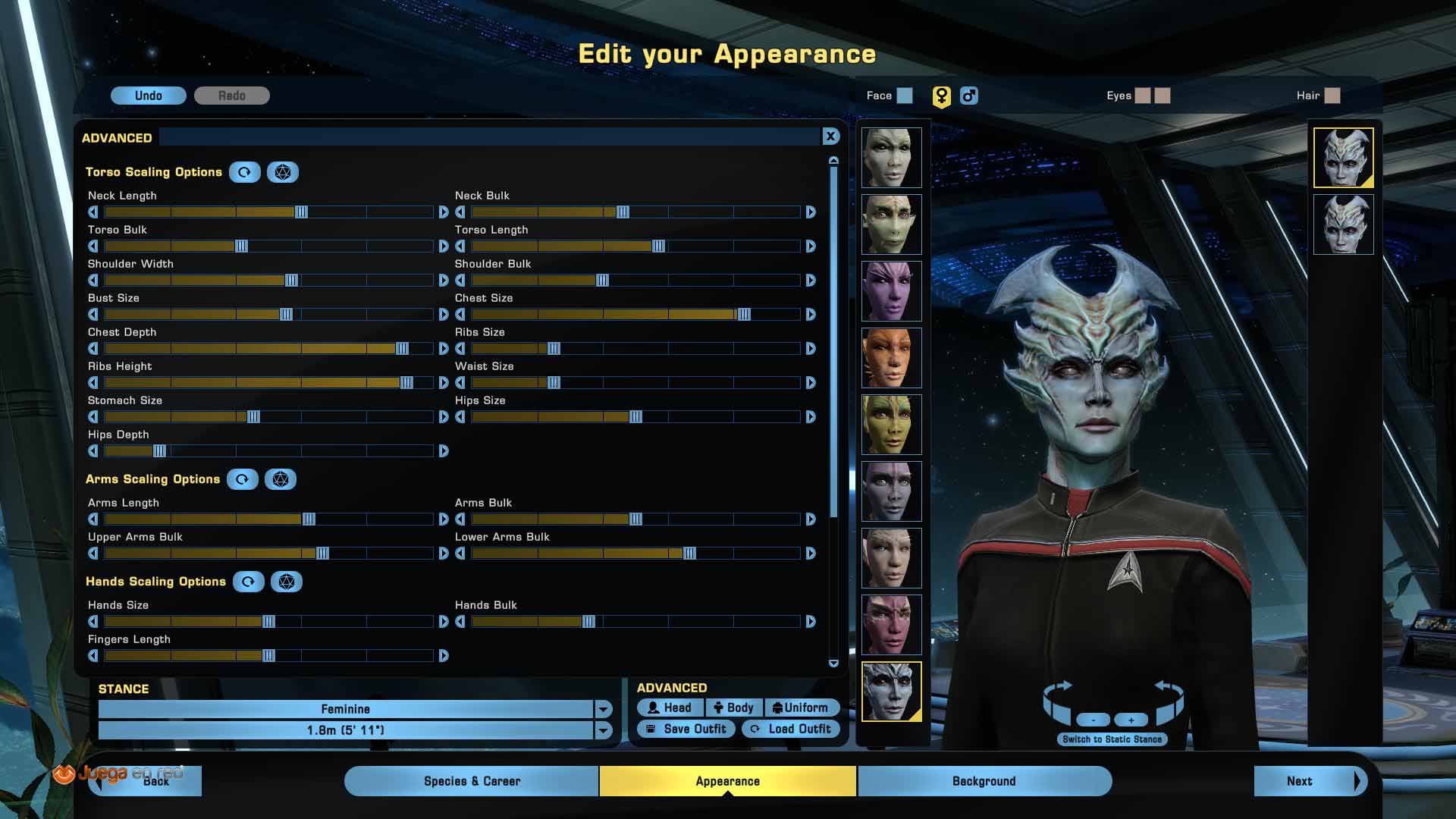The width and height of the screenshot is (1456, 819).
Task: Increase Neck Length with right arrow
Action: tap(444, 212)
